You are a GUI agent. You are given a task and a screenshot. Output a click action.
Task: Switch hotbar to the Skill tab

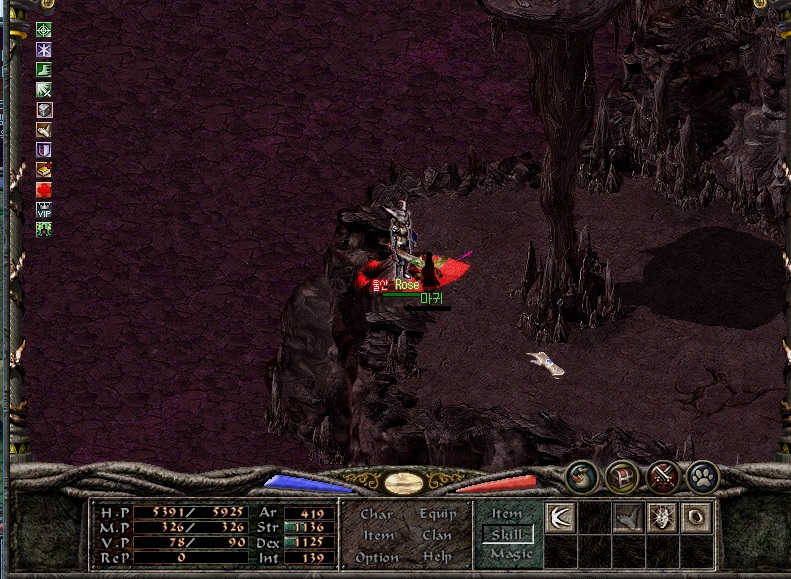coord(507,534)
